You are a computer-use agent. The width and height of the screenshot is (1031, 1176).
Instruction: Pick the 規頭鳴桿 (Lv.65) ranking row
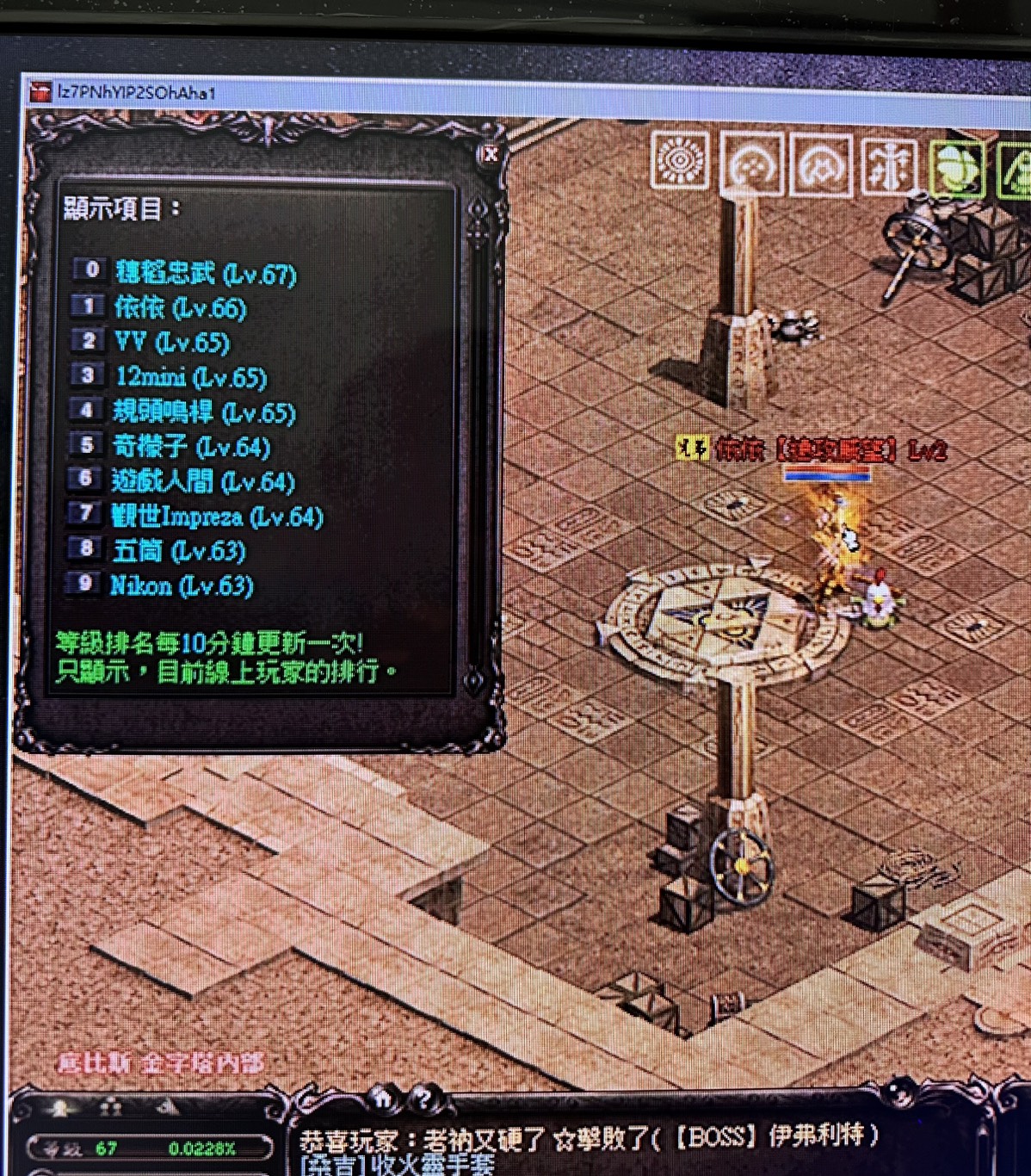click(205, 412)
